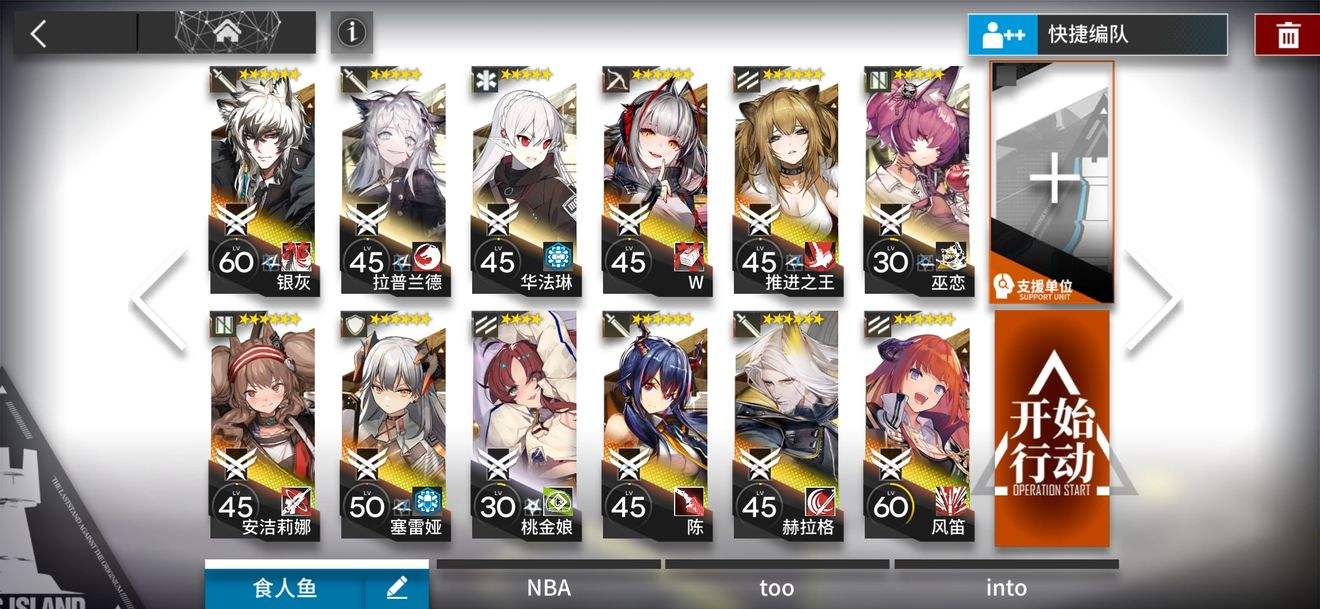1320x609 pixels.
Task: Choose operator card 华法琳
Action: click(524, 180)
